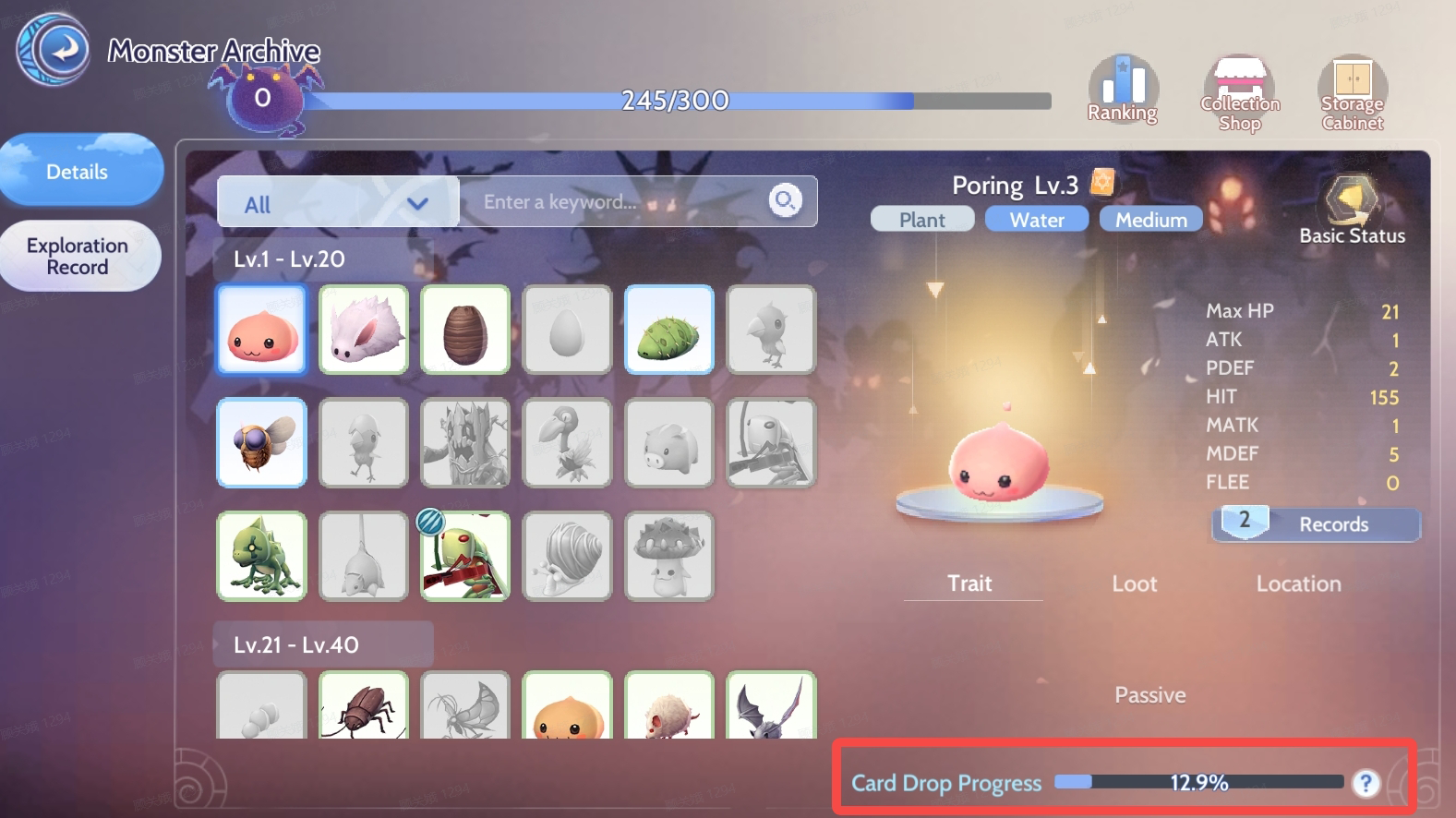Viewport: 1456px width, 818px height.
Task: Click the help question mark near Card Drop Progress
Action: click(x=1365, y=782)
